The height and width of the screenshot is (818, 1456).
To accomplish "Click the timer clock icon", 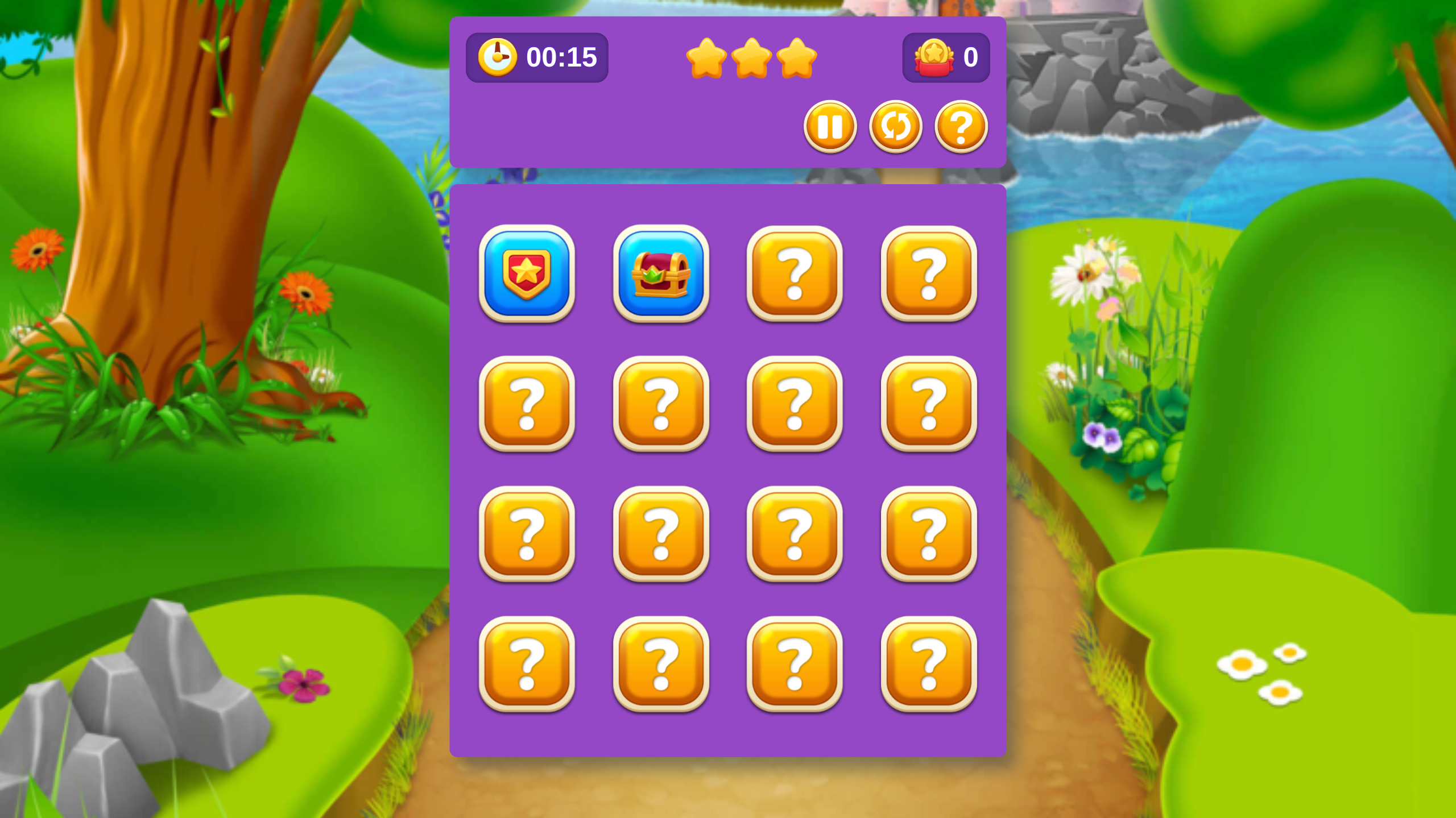I will point(498,56).
